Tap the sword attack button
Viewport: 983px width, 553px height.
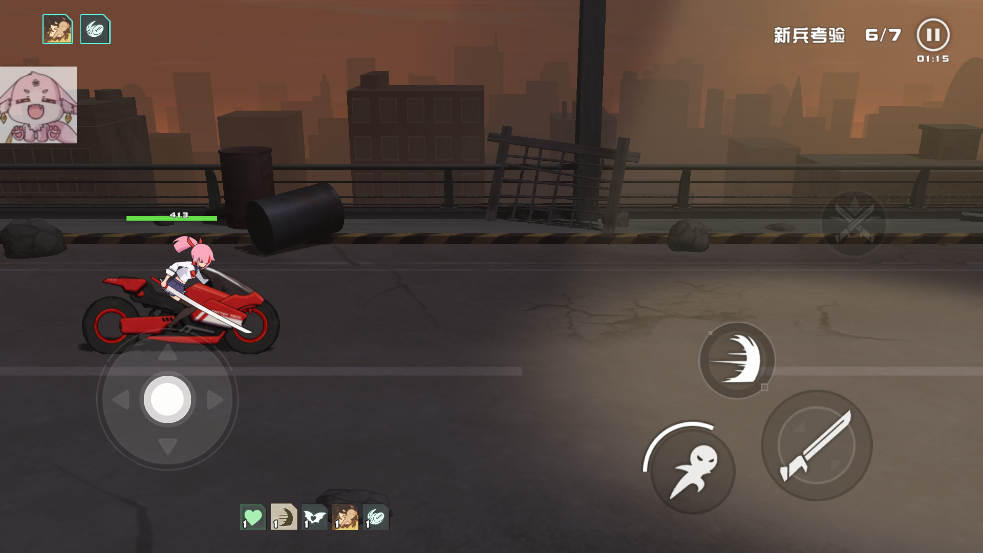point(817,445)
